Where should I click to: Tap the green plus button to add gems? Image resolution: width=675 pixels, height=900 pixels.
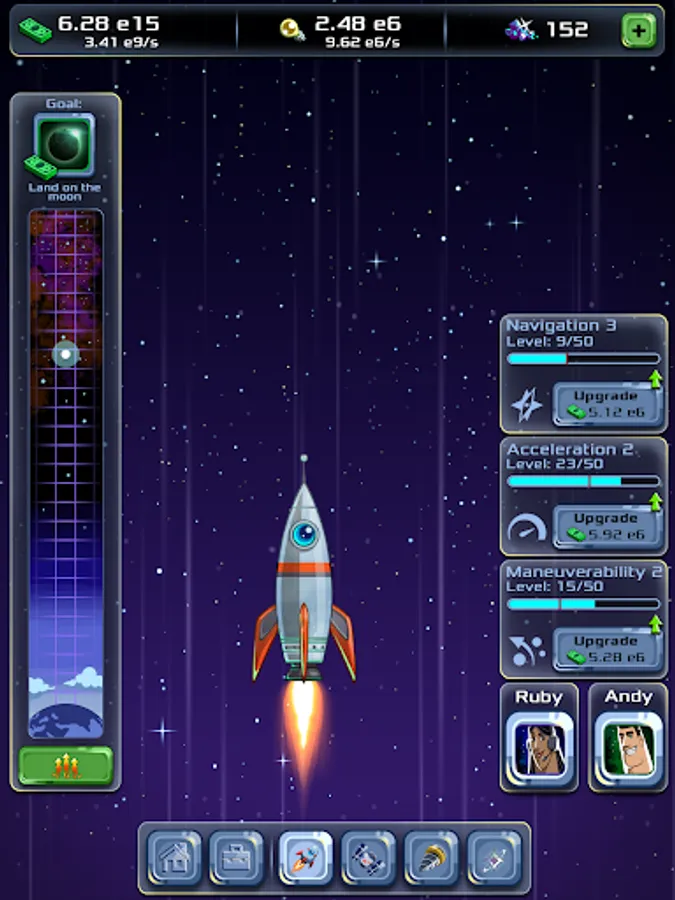tap(638, 31)
